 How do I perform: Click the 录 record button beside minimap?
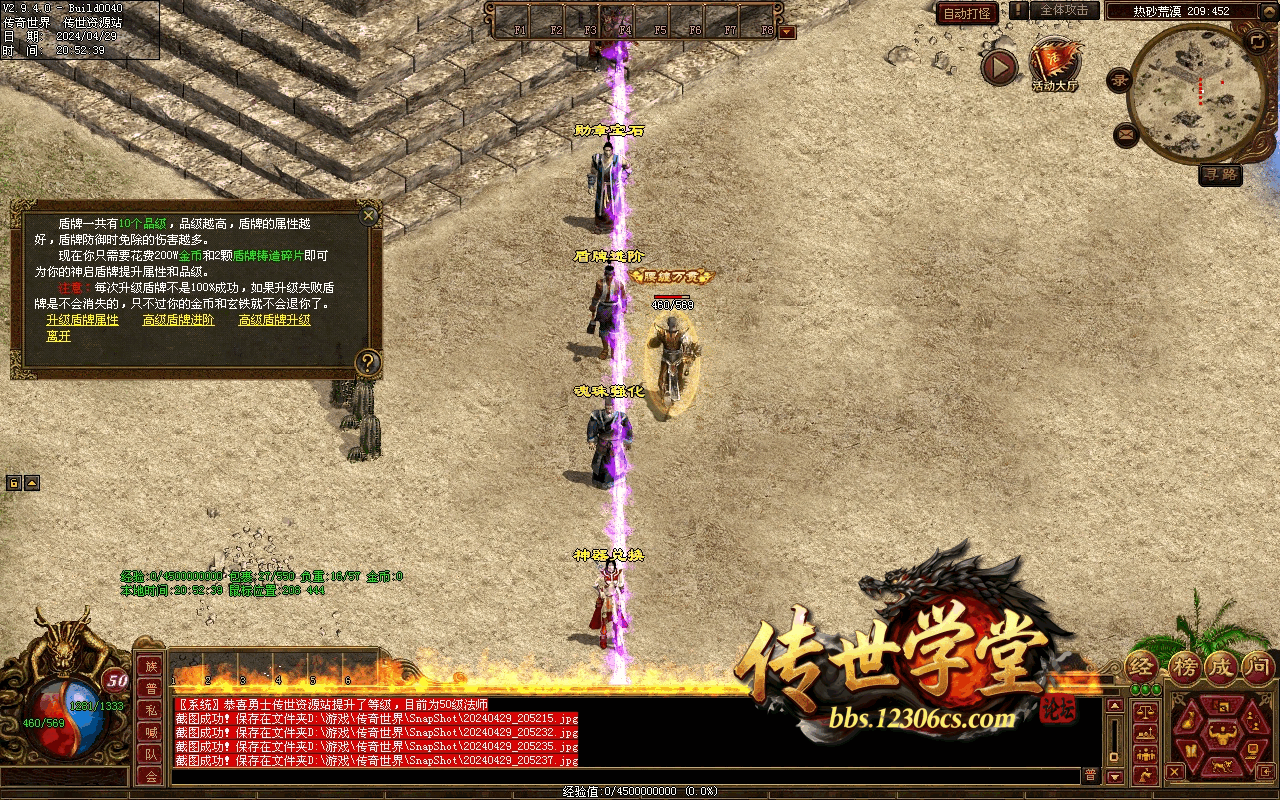pyautogui.click(x=1120, y=81)
